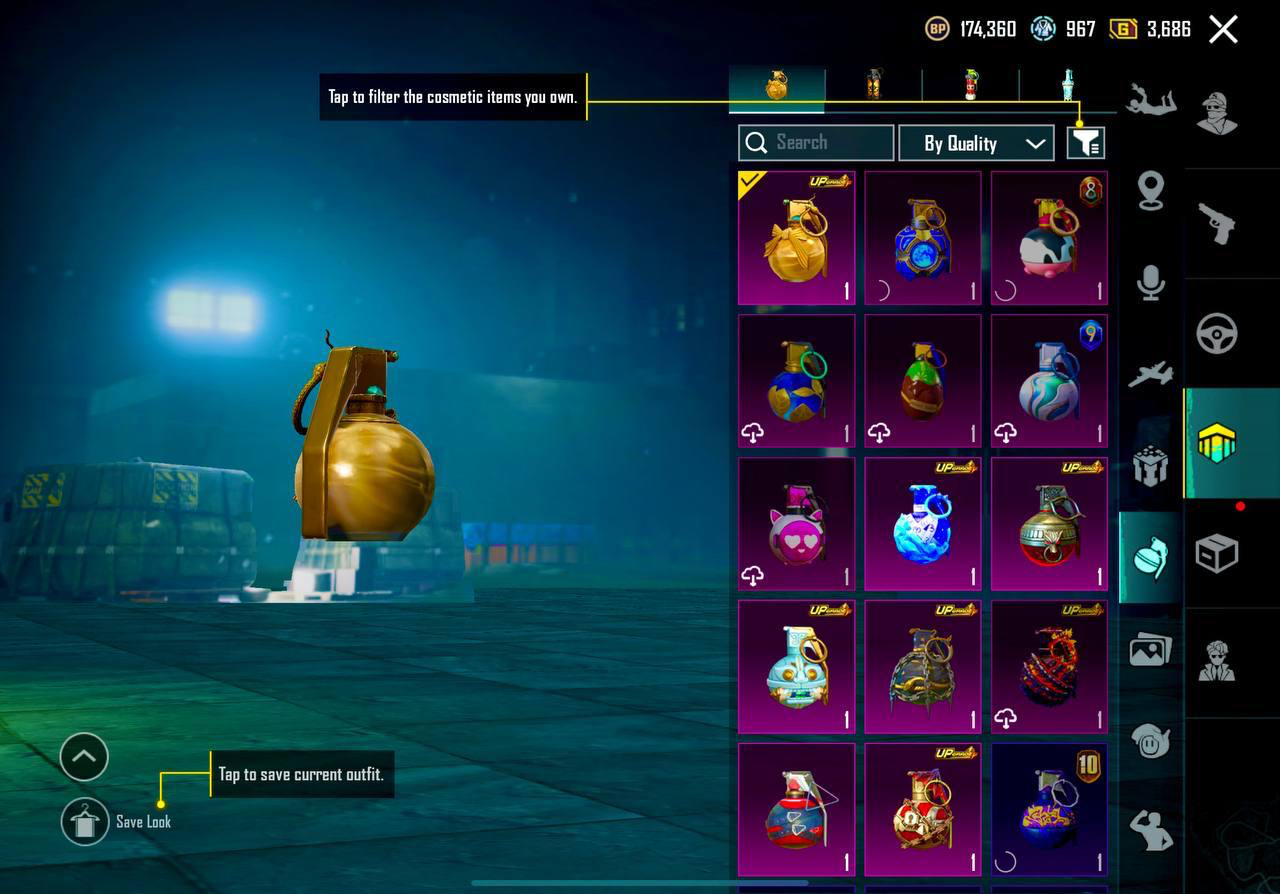Select the masked character outfit category
The width and height of the screenshot is (1280, 894).
click(1217, 113)
